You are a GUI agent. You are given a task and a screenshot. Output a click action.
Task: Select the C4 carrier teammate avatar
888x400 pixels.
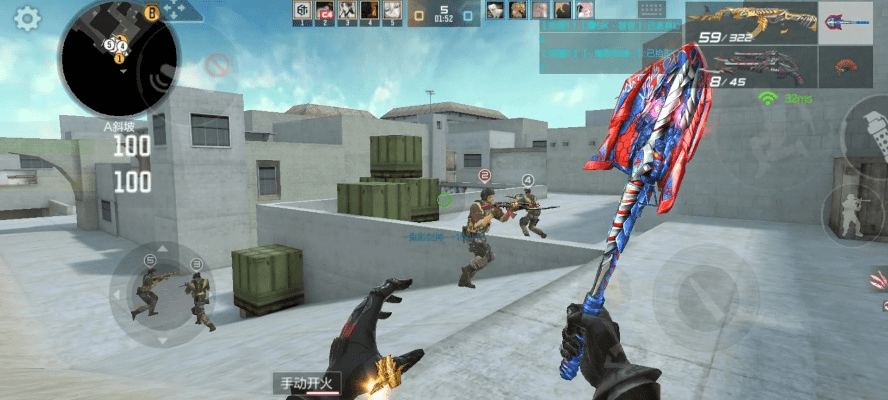pos(324,11)
